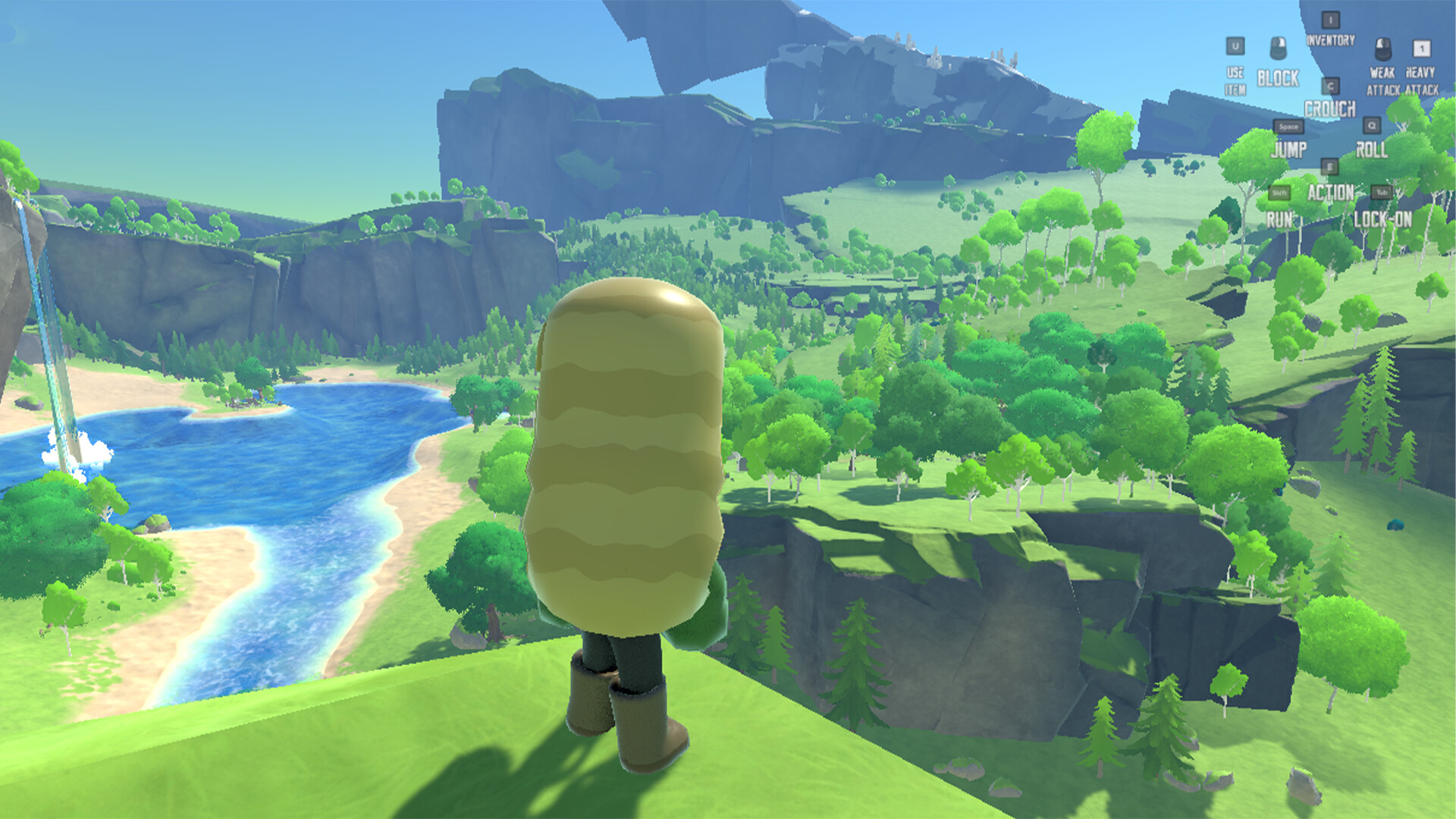Click the U key USE ITEM badge
The width and height of the screenshot is (1456, 819).
(1235, 46)
